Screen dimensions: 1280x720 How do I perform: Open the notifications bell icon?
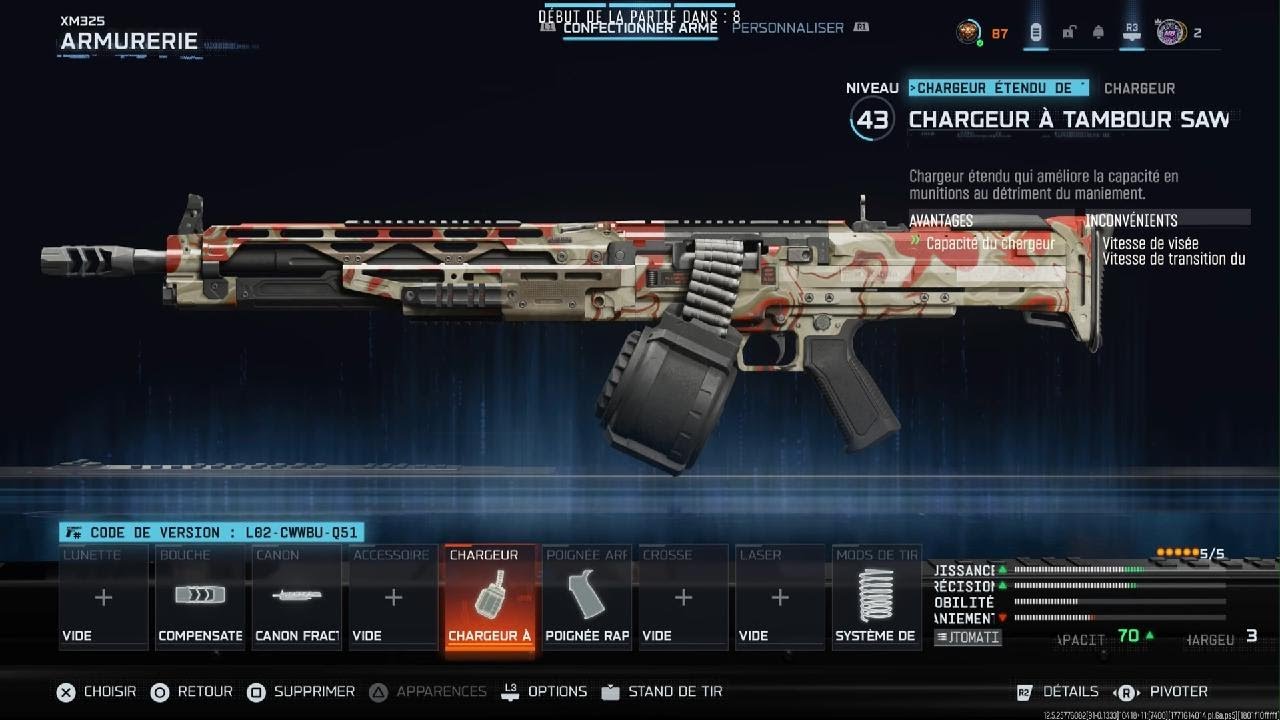[x=1098, y=32]
